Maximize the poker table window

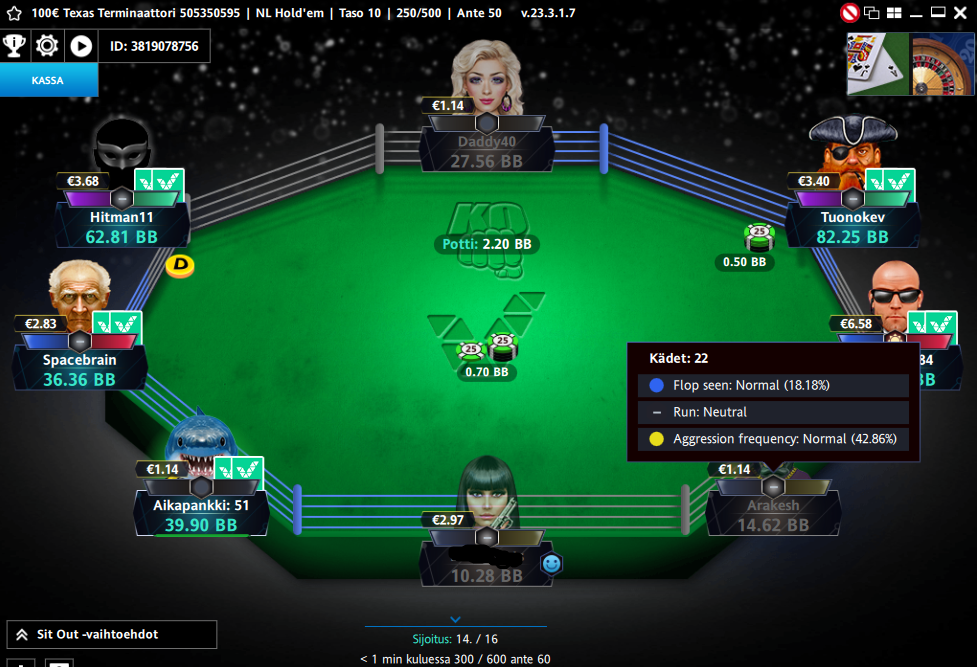[x=938, y=13]
